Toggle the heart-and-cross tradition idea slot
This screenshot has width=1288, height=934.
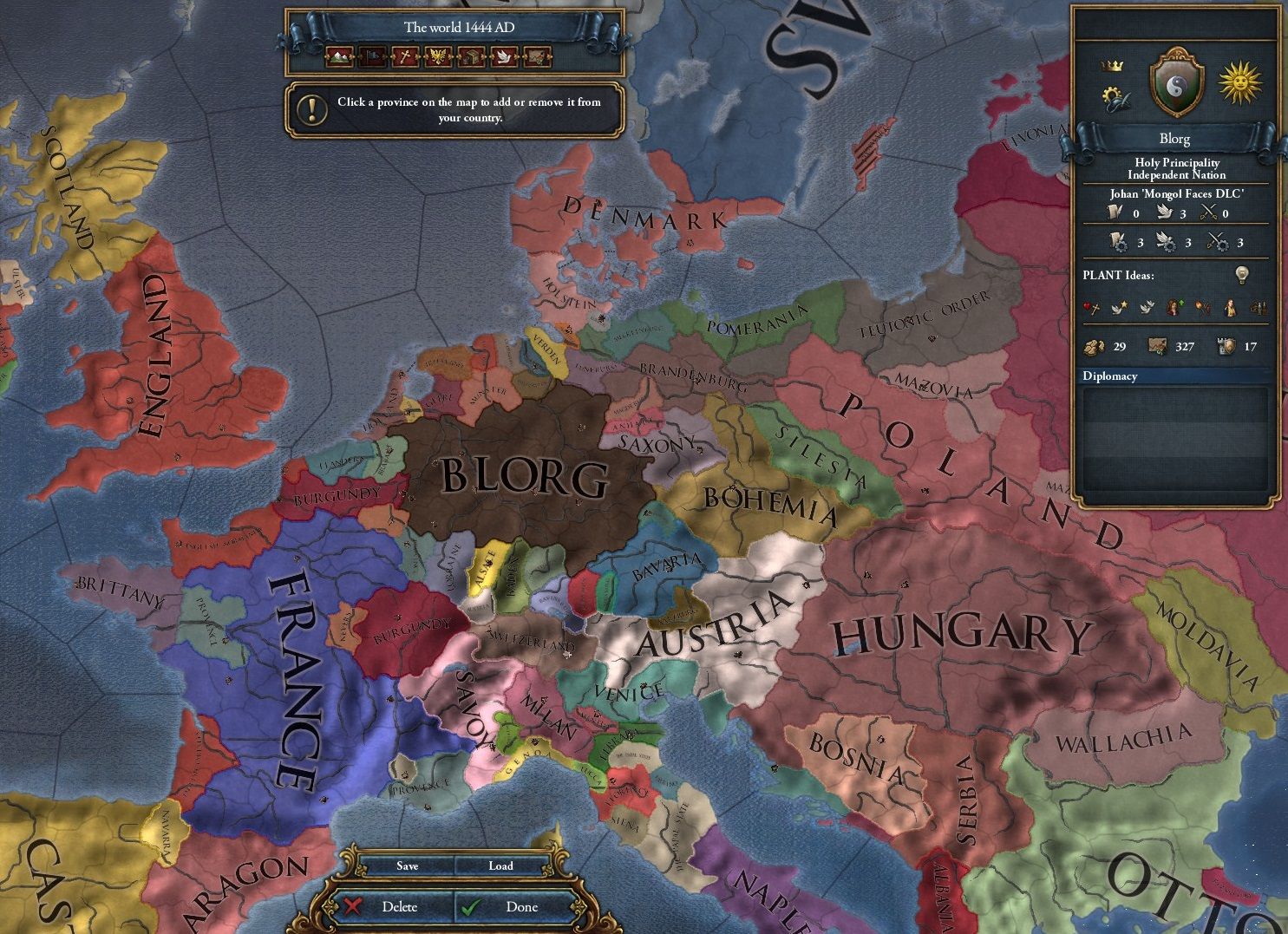pos(1091,307)
